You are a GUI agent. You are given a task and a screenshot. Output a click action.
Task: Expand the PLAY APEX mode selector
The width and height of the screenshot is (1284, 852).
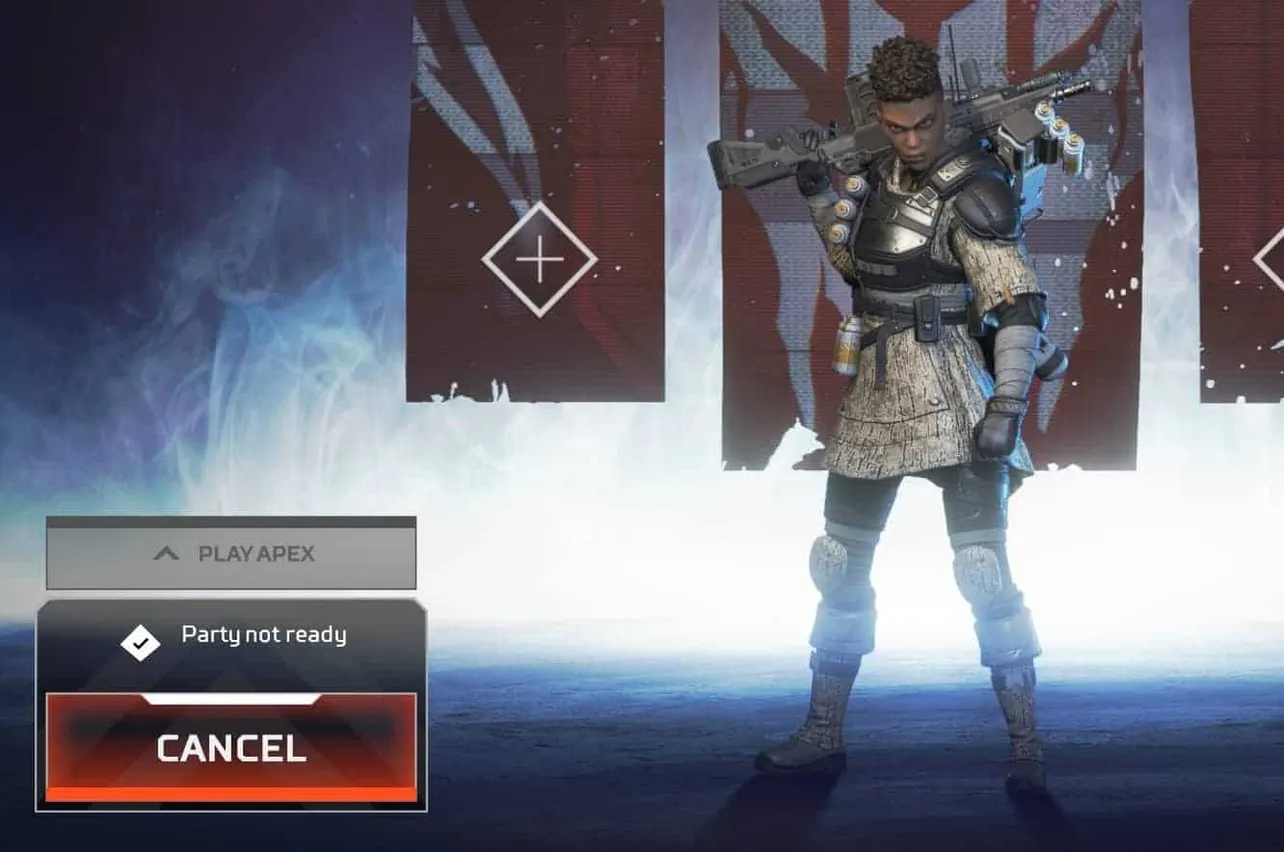pos(230,553)
